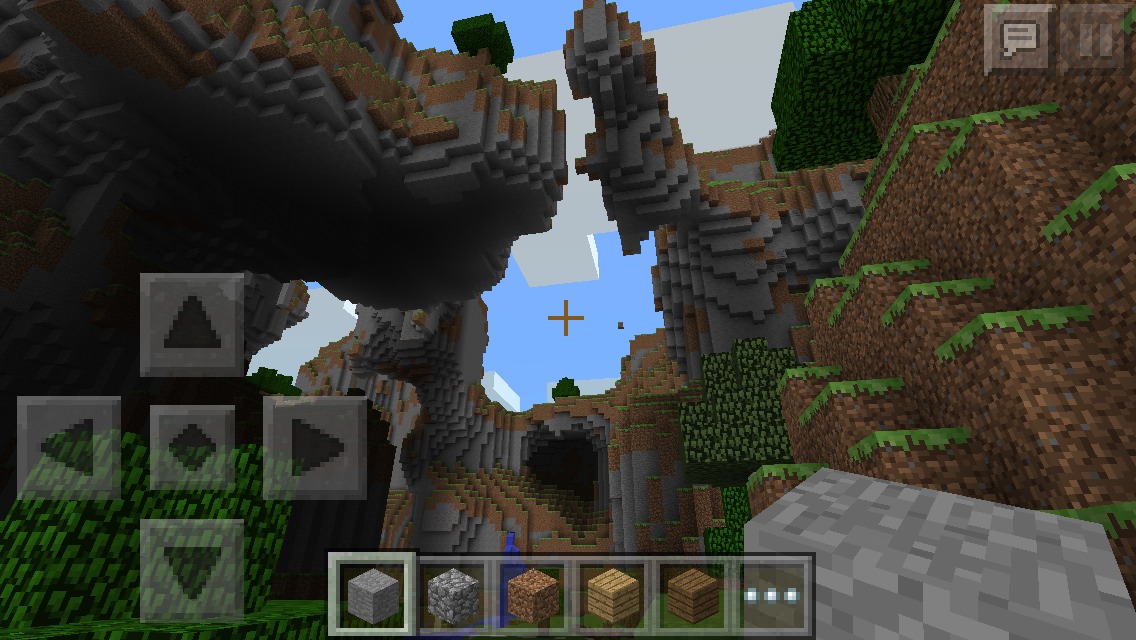Tap the right arrow movement button
Screen dimensions: 1136x640
click(314, 447)
